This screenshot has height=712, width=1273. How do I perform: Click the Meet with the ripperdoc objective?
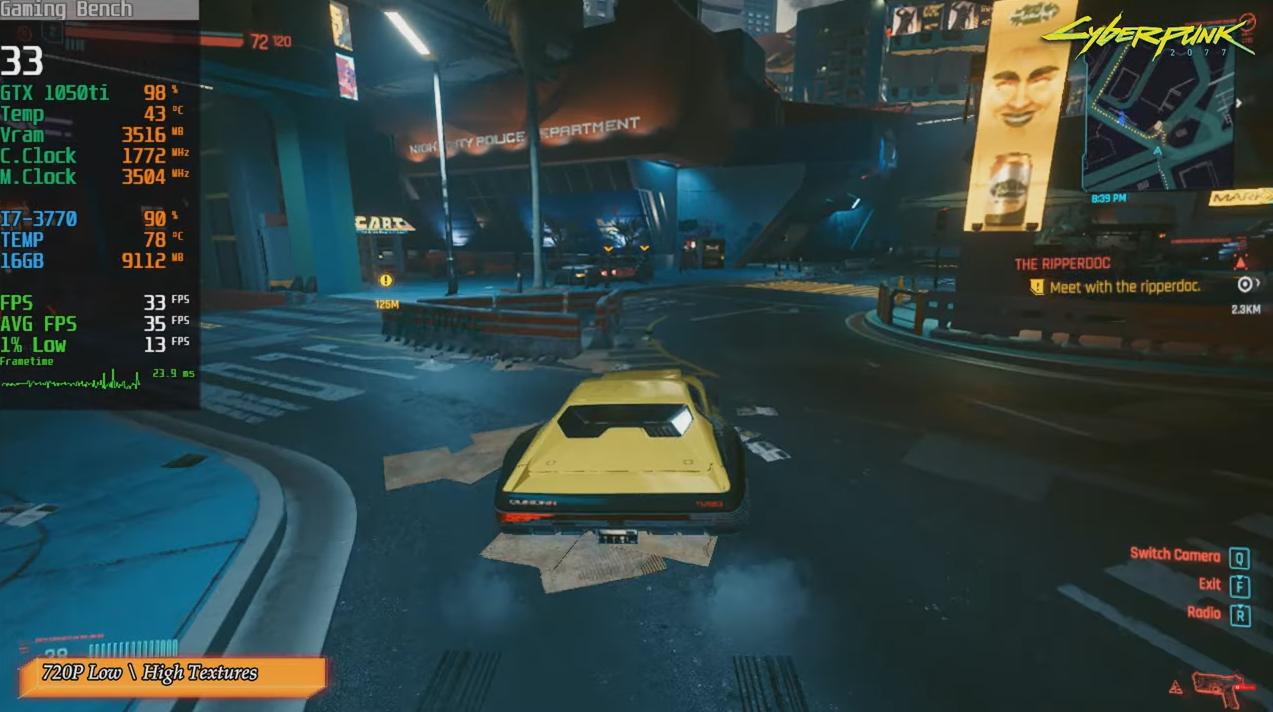tap(1124, 287)
